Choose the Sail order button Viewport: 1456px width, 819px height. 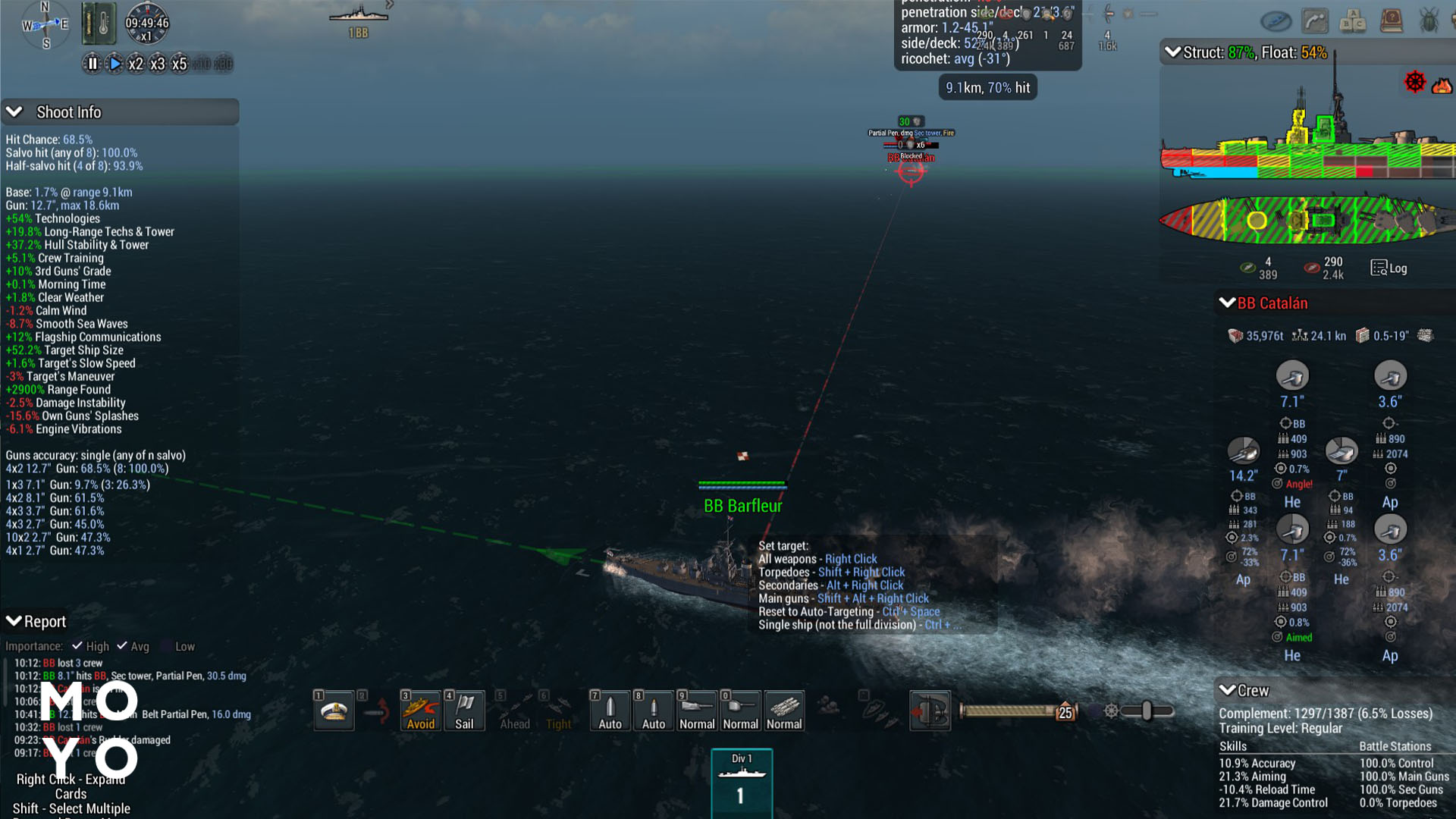(464, 711)
